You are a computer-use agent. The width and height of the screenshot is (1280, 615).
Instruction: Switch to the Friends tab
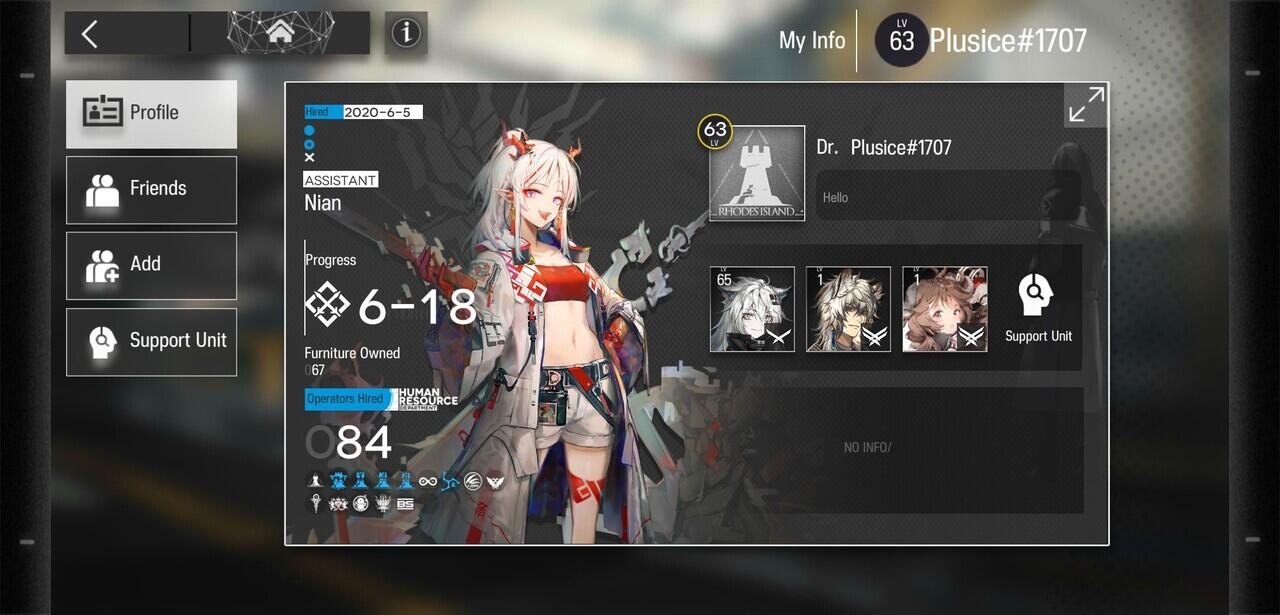tap(152, 189)
